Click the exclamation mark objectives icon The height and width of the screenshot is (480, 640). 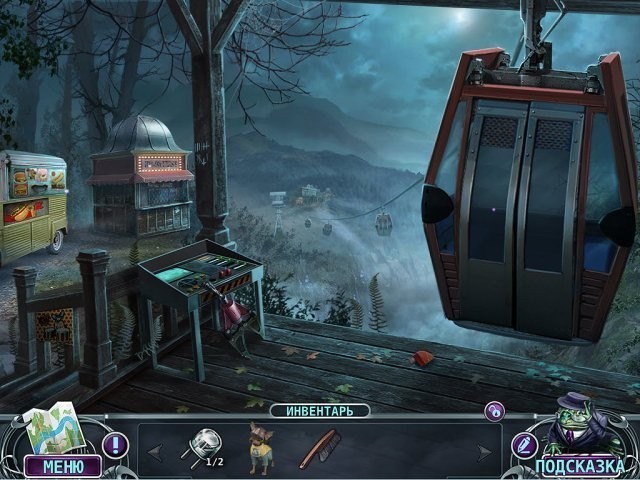click(x=115, y=445)
